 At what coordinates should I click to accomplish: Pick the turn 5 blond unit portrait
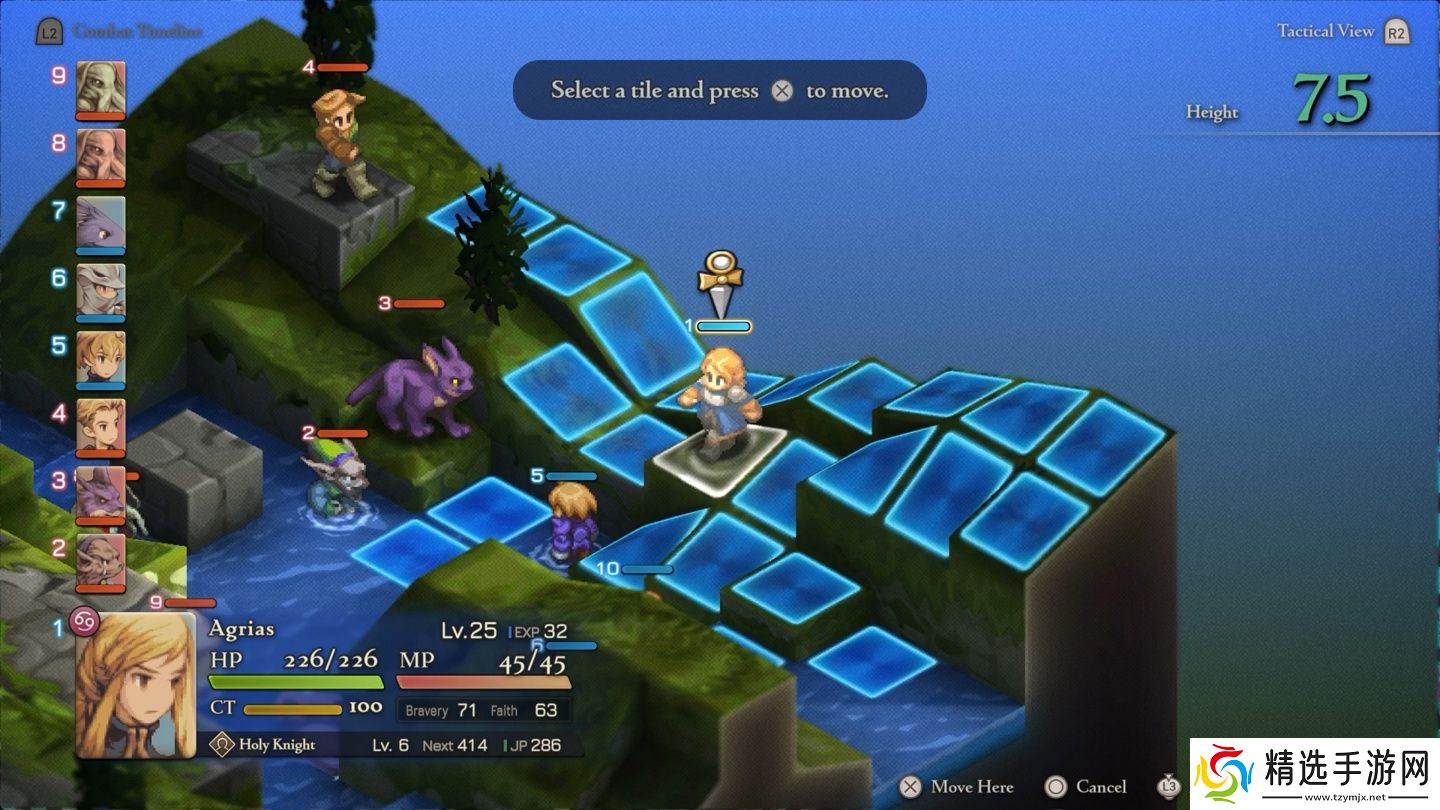tap(101, 358)
